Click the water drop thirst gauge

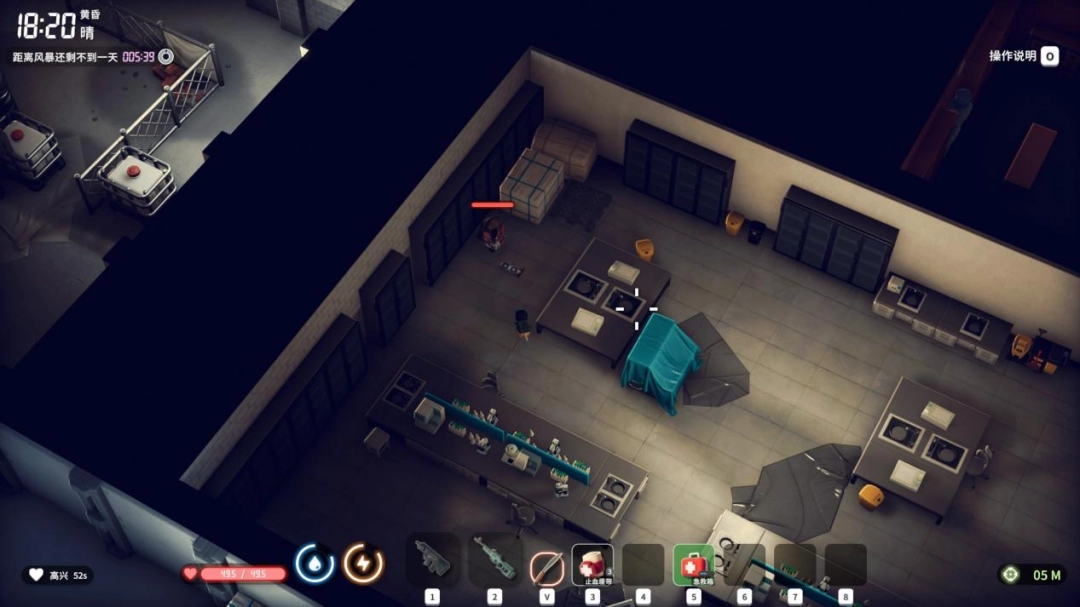coord(315,564)
